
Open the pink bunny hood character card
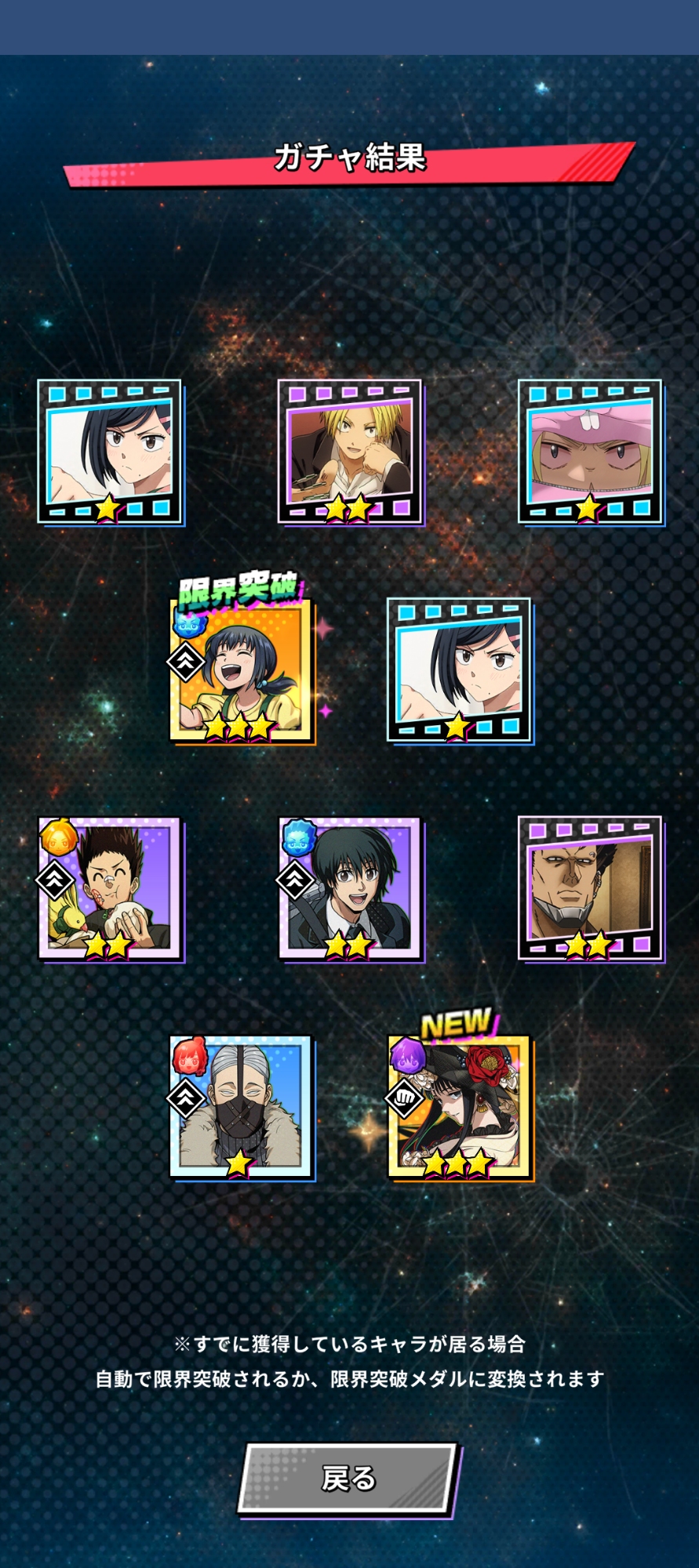point(590,452)
